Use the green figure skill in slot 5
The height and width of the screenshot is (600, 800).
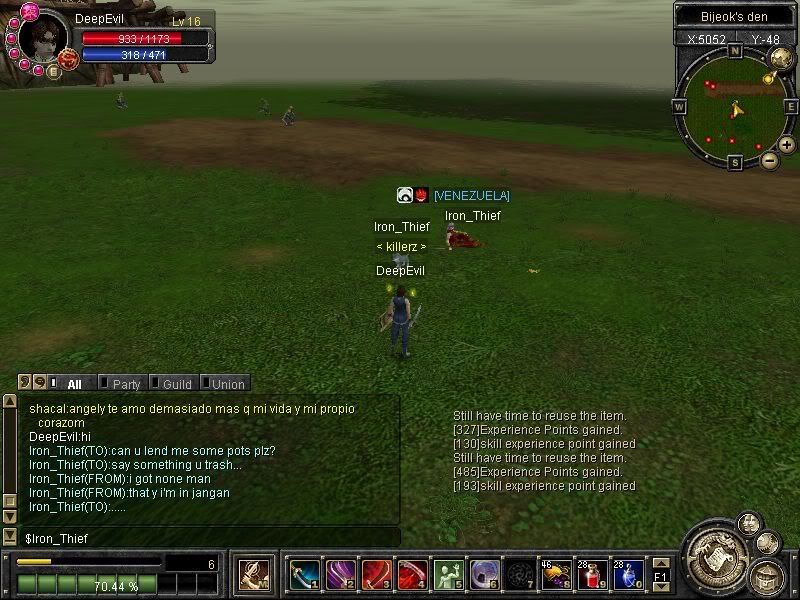448,574
